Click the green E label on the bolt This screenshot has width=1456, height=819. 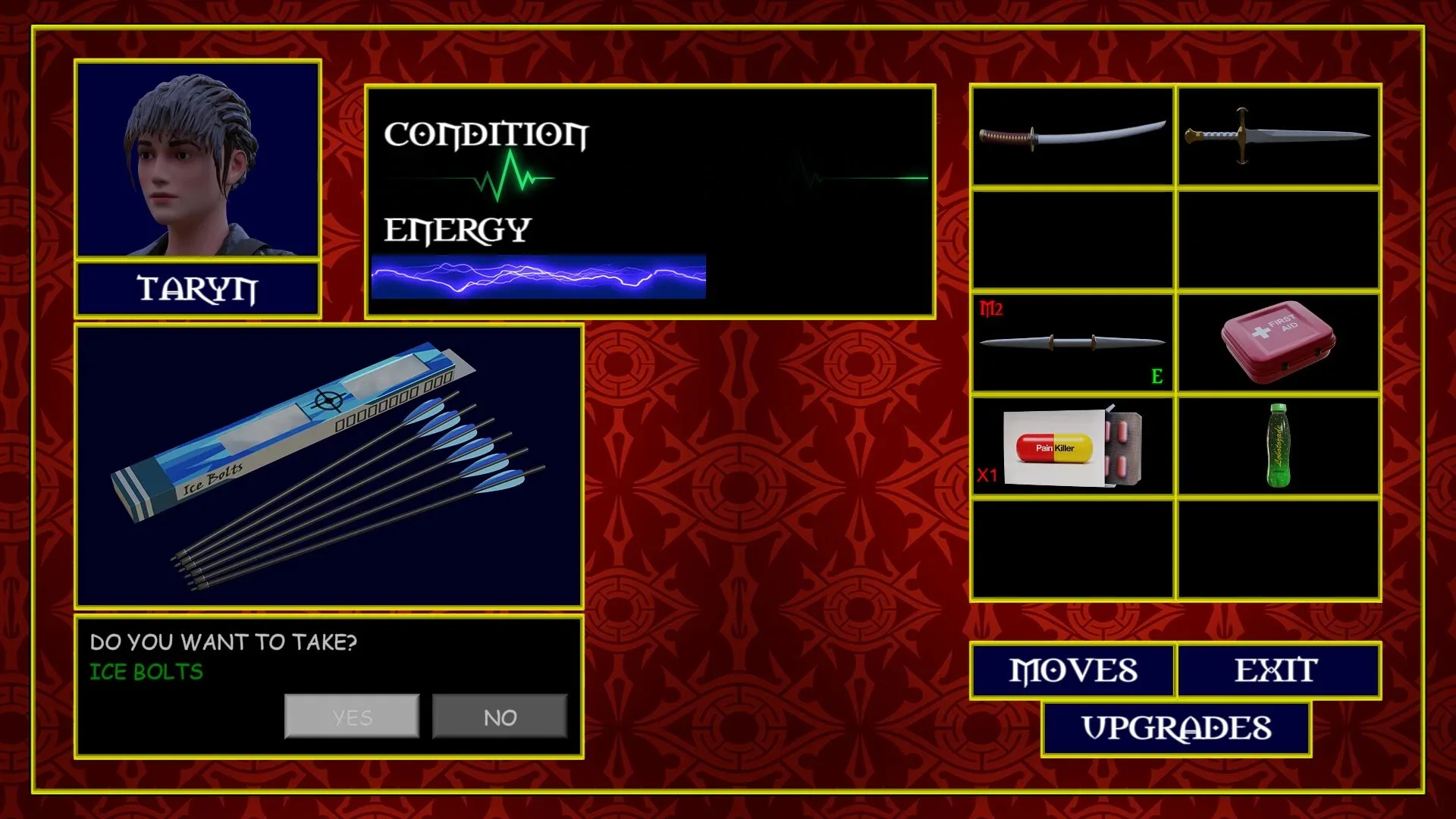tap(1156, 375)
